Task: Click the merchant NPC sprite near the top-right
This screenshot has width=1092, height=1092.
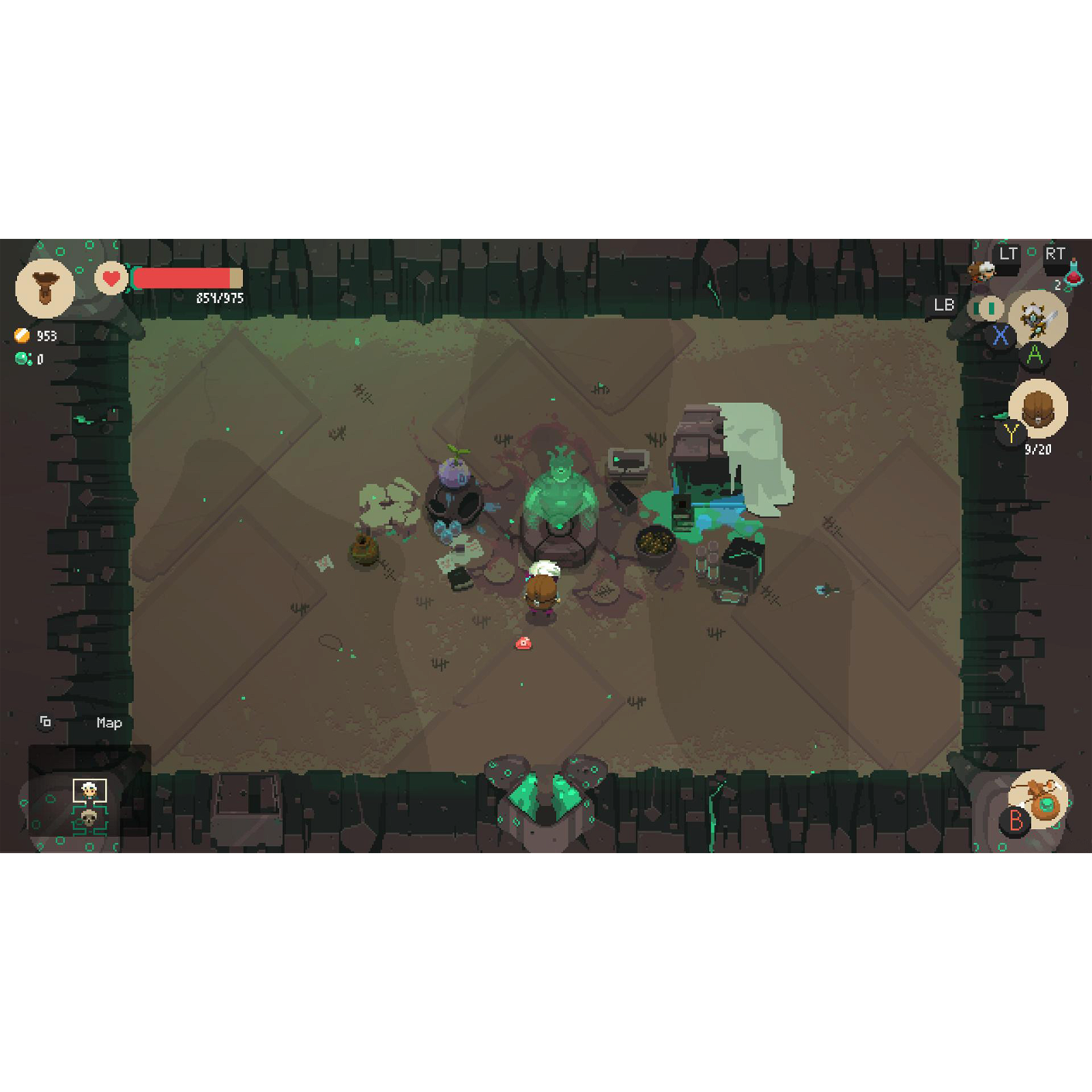Action: [981, 272]
